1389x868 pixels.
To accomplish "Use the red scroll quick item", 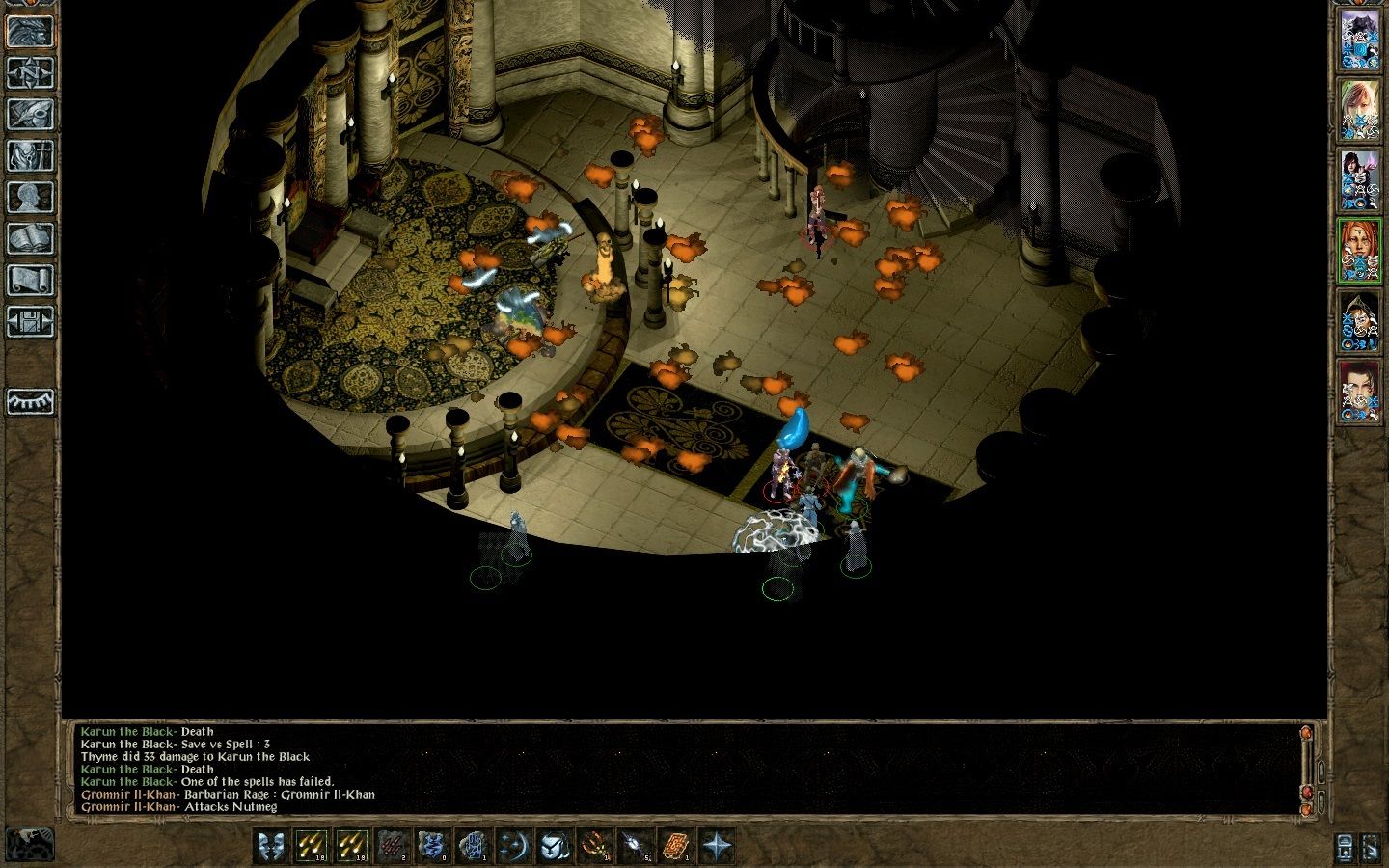I will click(x=674, y=846).
